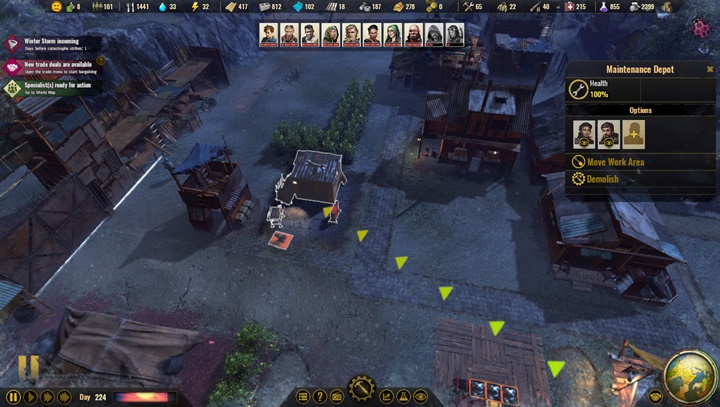Screen dimensions: 720x407
Task: Toggle the eye overlay view button
Action: [x=421, y=397]
